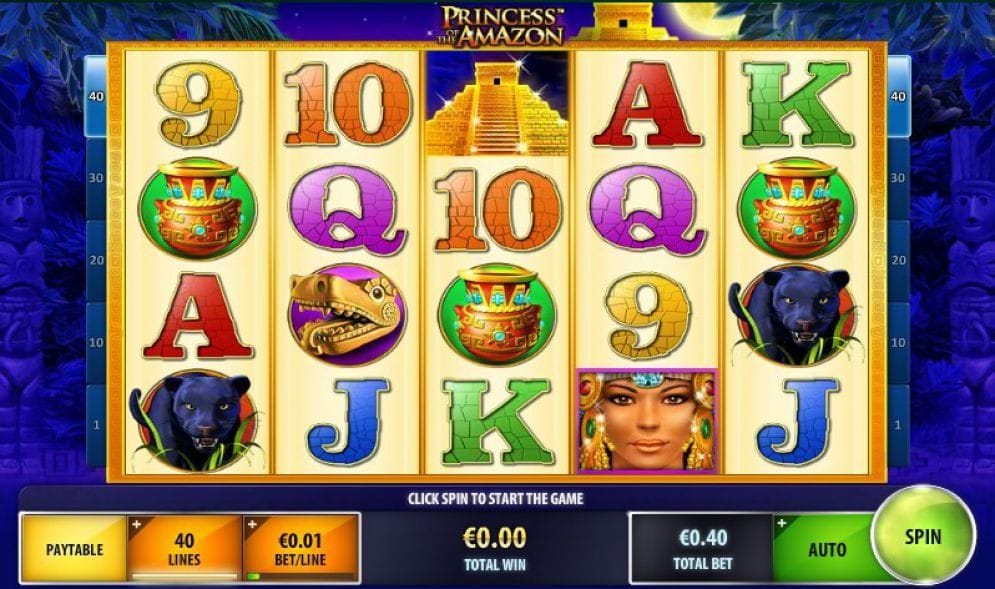
Task: Adjust the €0.01 Bet/Line amount
Action: pos(301,547)
